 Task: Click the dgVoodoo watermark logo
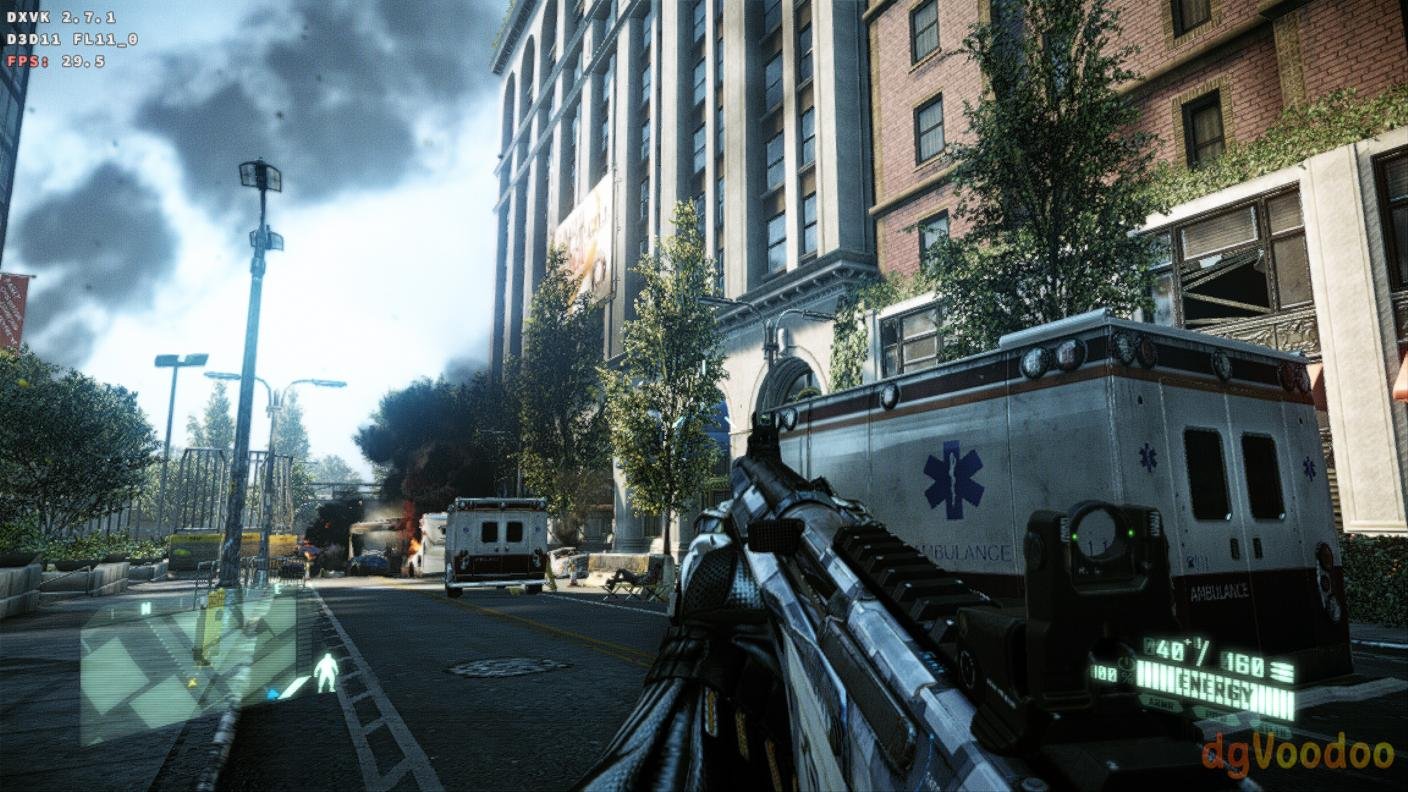[1298, 753]
